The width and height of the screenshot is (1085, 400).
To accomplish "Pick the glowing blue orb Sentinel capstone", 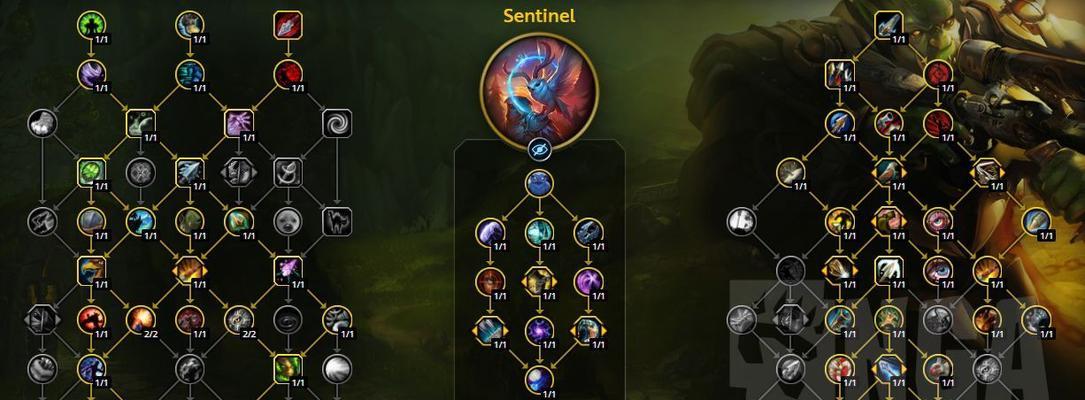I will click(x=540, y=379).
